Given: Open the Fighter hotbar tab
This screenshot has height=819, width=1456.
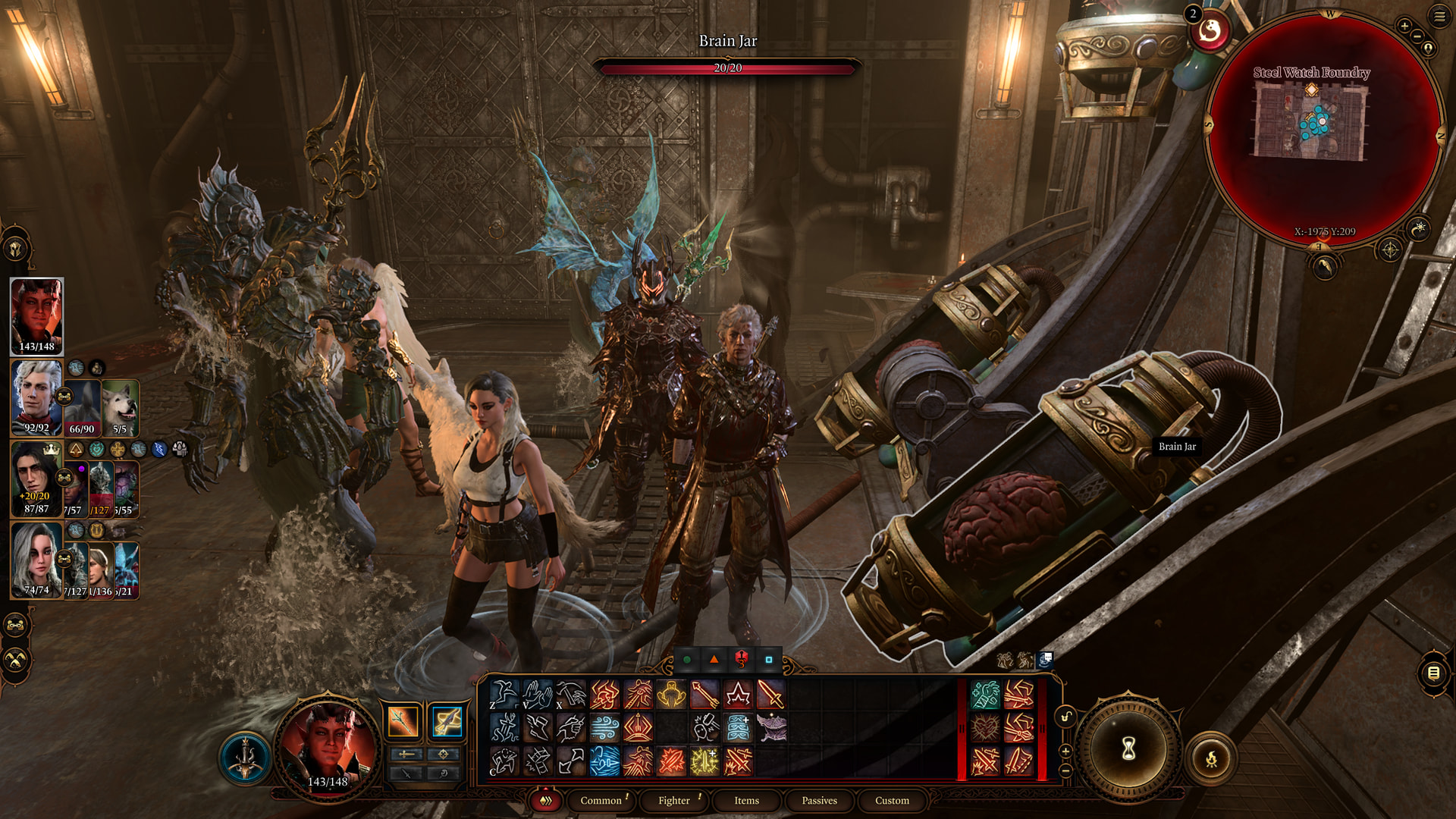Looking at the screenshot, I should (673, 800).
